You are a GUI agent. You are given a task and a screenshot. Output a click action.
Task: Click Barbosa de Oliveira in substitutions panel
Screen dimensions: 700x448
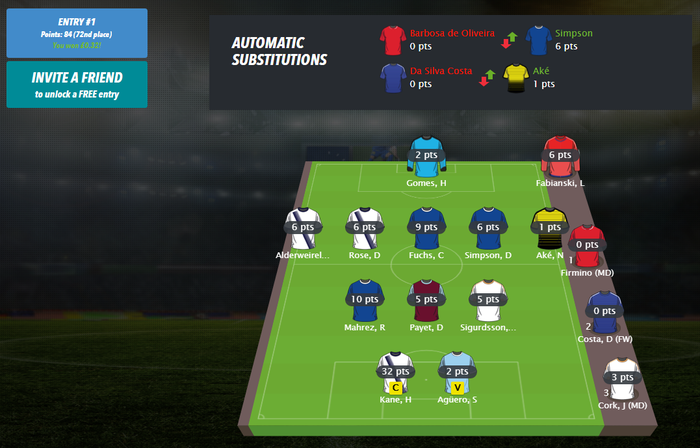coord(392,40)
